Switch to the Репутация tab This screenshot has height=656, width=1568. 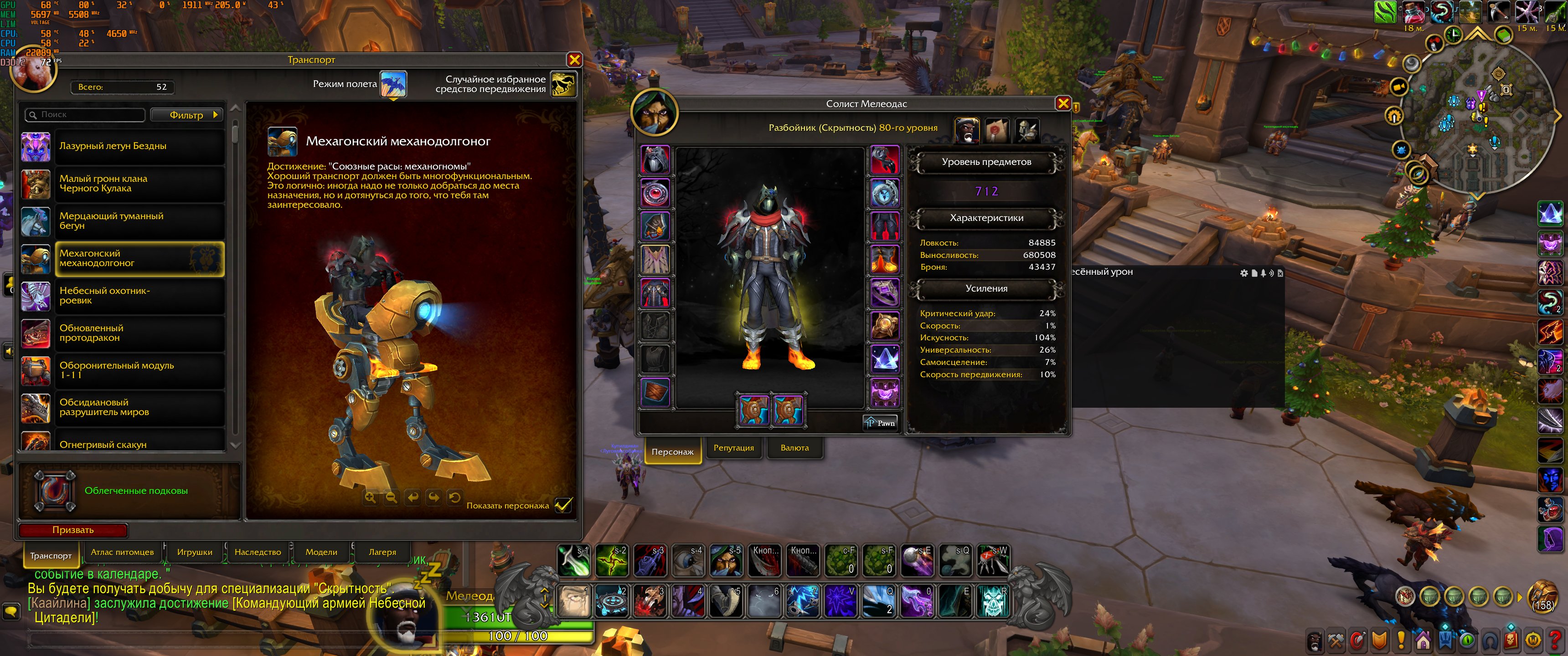coord(733,448)
